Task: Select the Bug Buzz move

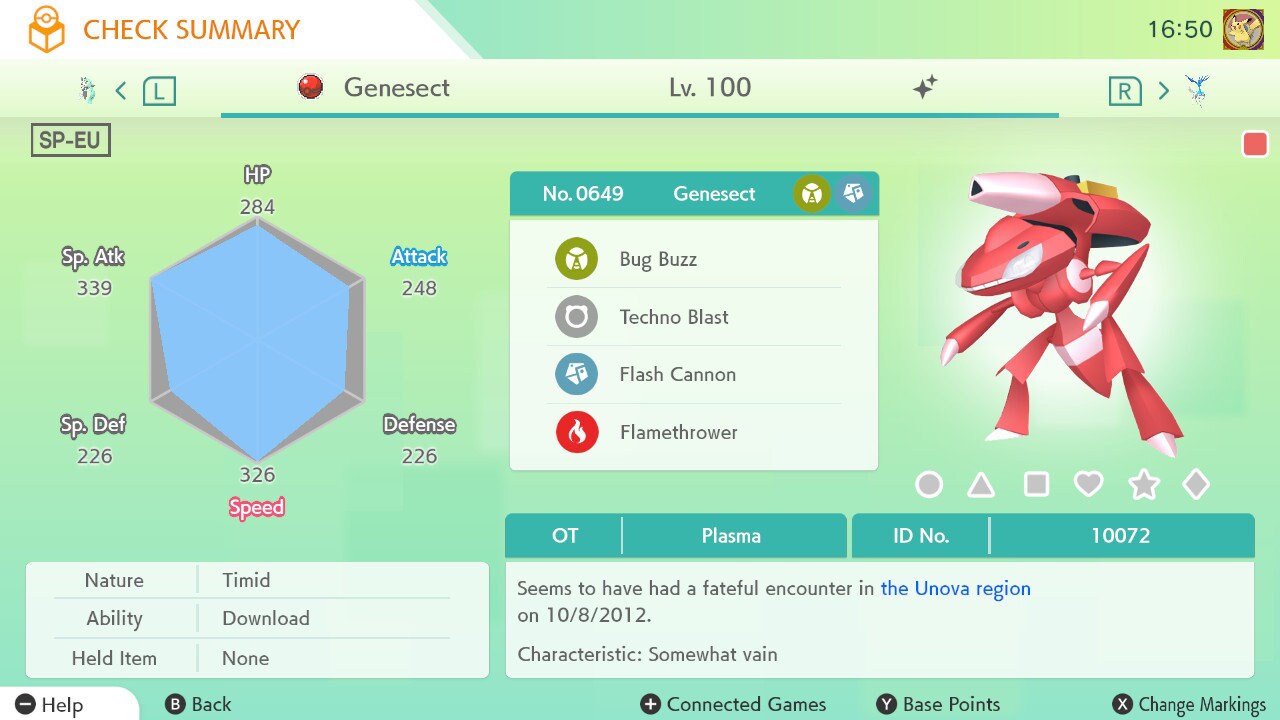Action: pyautogui.click(x=658, y=259)
